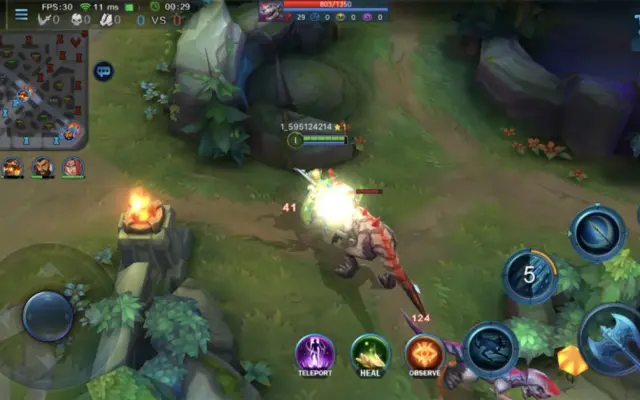Tap the orange hexagon gem button
This screenshot has width=640, height=400.
pyautogui.click(x=572, y=360)
